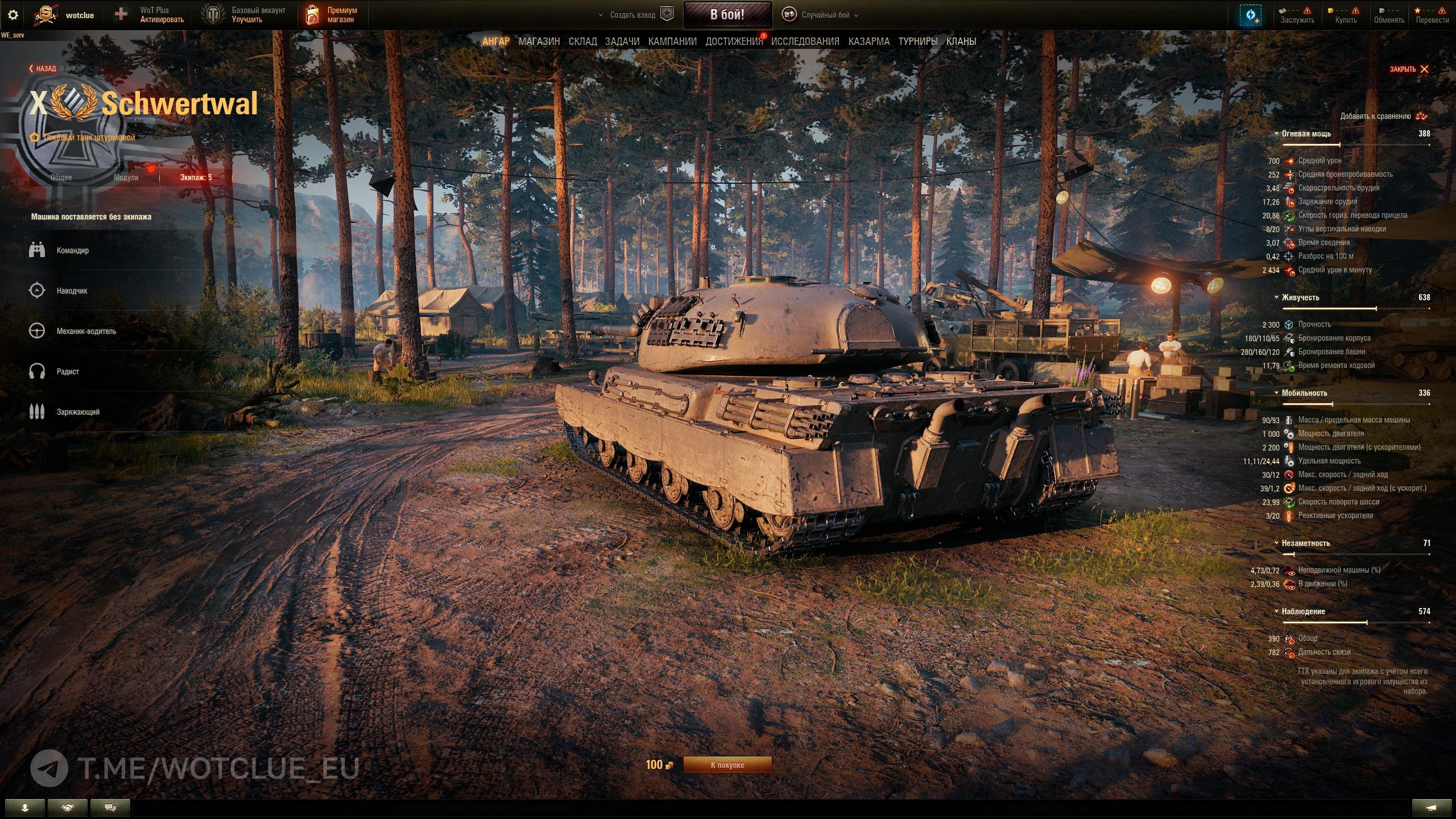Switch to the КАЗАРМА barracks menu
The width and height of the screenshot is (1456, 819).
tap(868, 42)
